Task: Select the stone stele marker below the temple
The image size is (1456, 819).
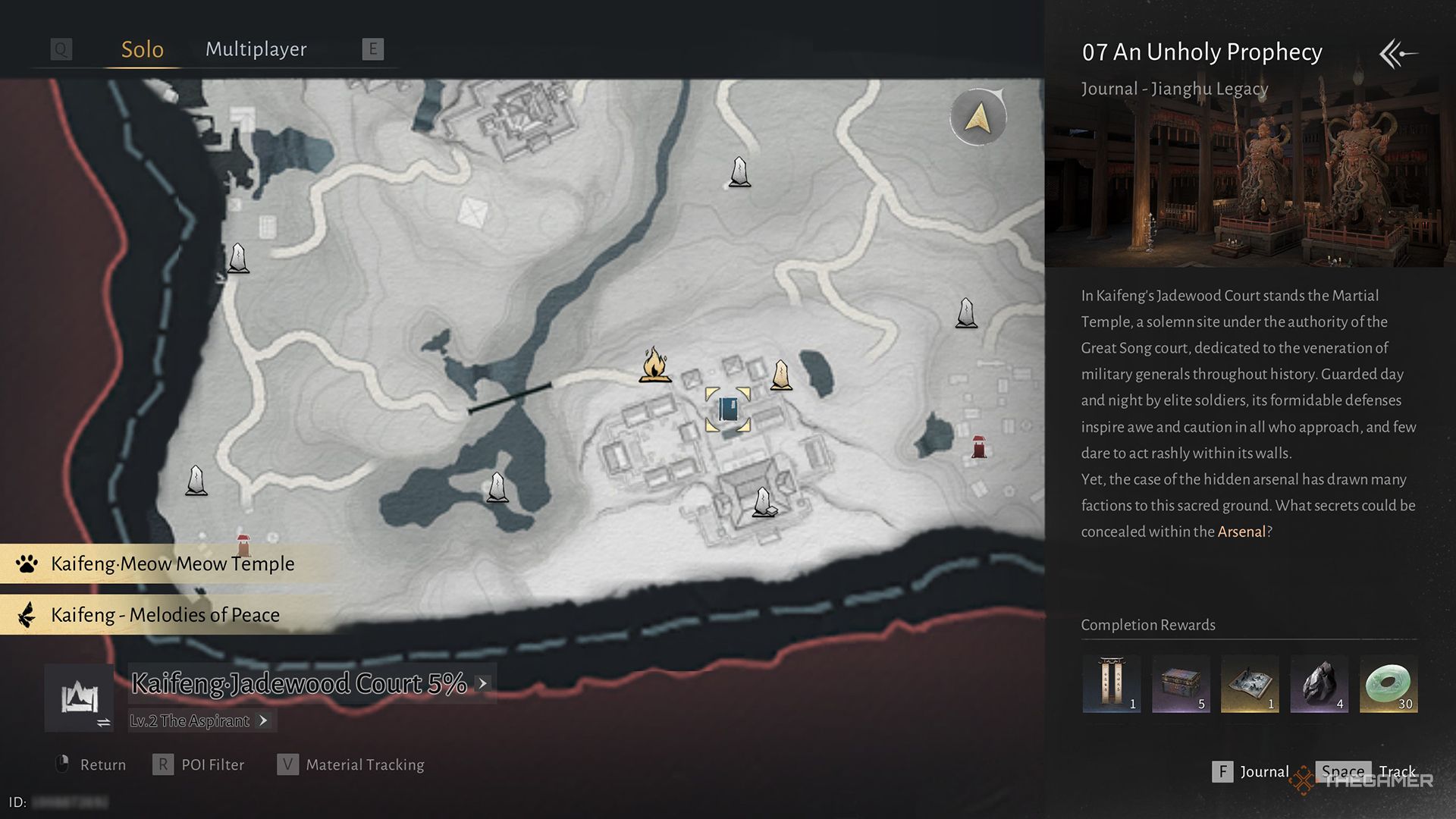Action: (763, 502)
